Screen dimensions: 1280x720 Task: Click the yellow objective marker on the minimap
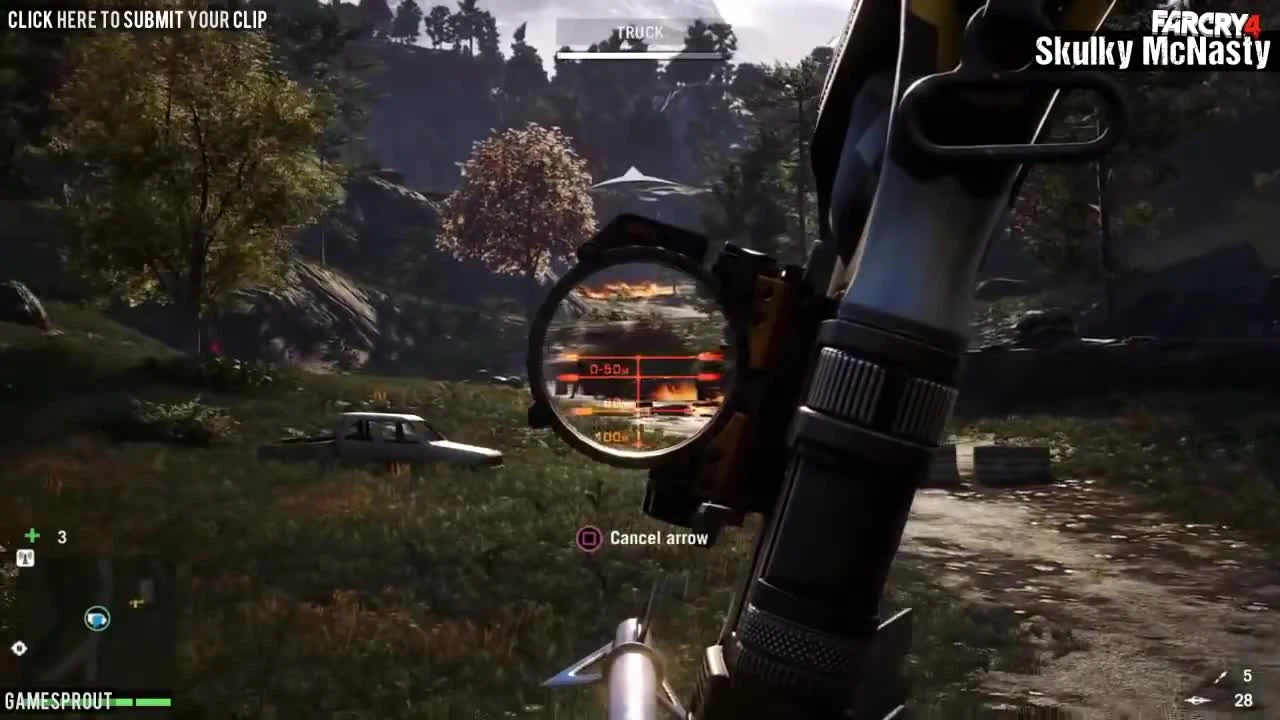[x=136, y=602]
